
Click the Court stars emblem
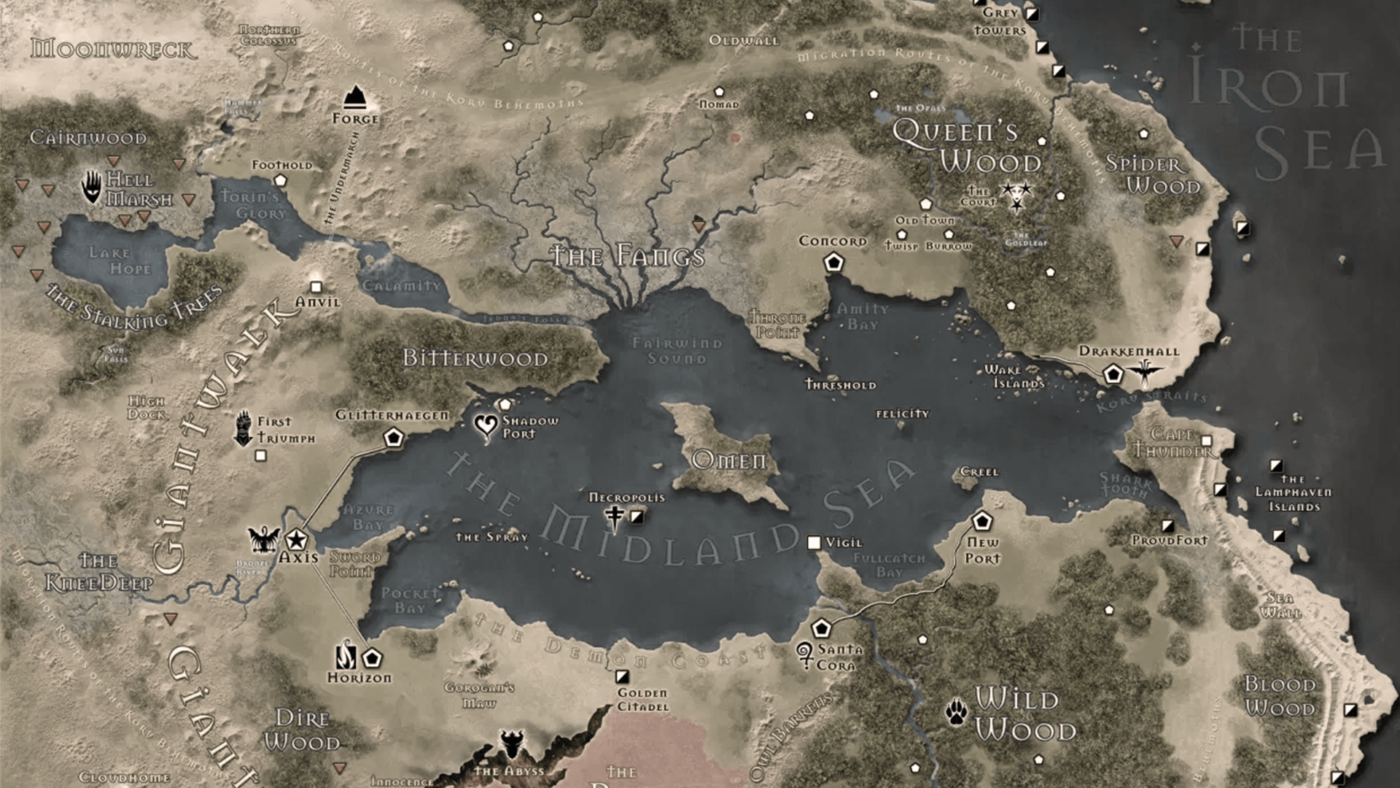1016,193
